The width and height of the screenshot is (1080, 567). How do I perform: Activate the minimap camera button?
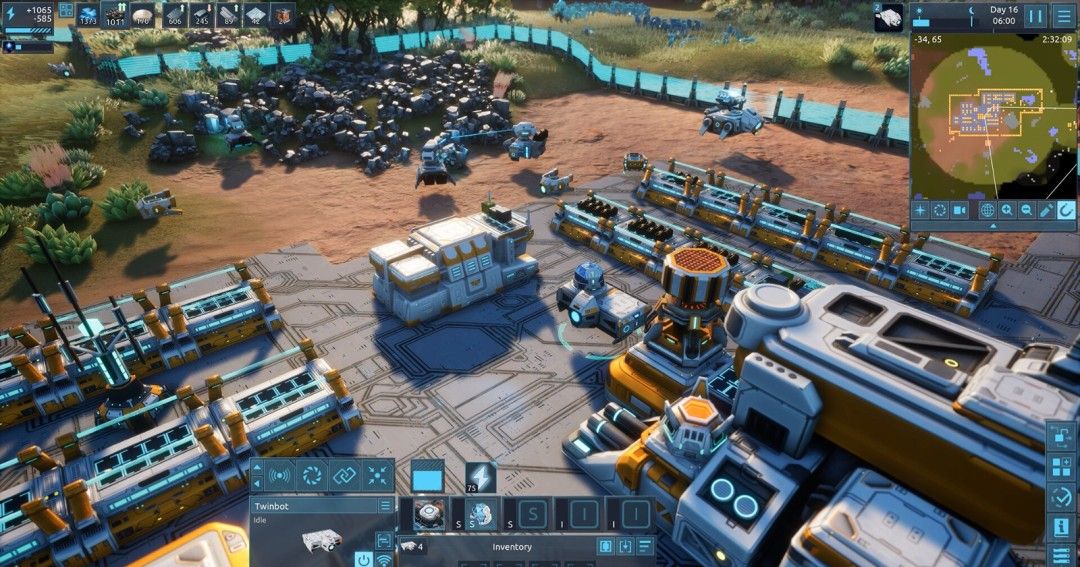(960, 210)
